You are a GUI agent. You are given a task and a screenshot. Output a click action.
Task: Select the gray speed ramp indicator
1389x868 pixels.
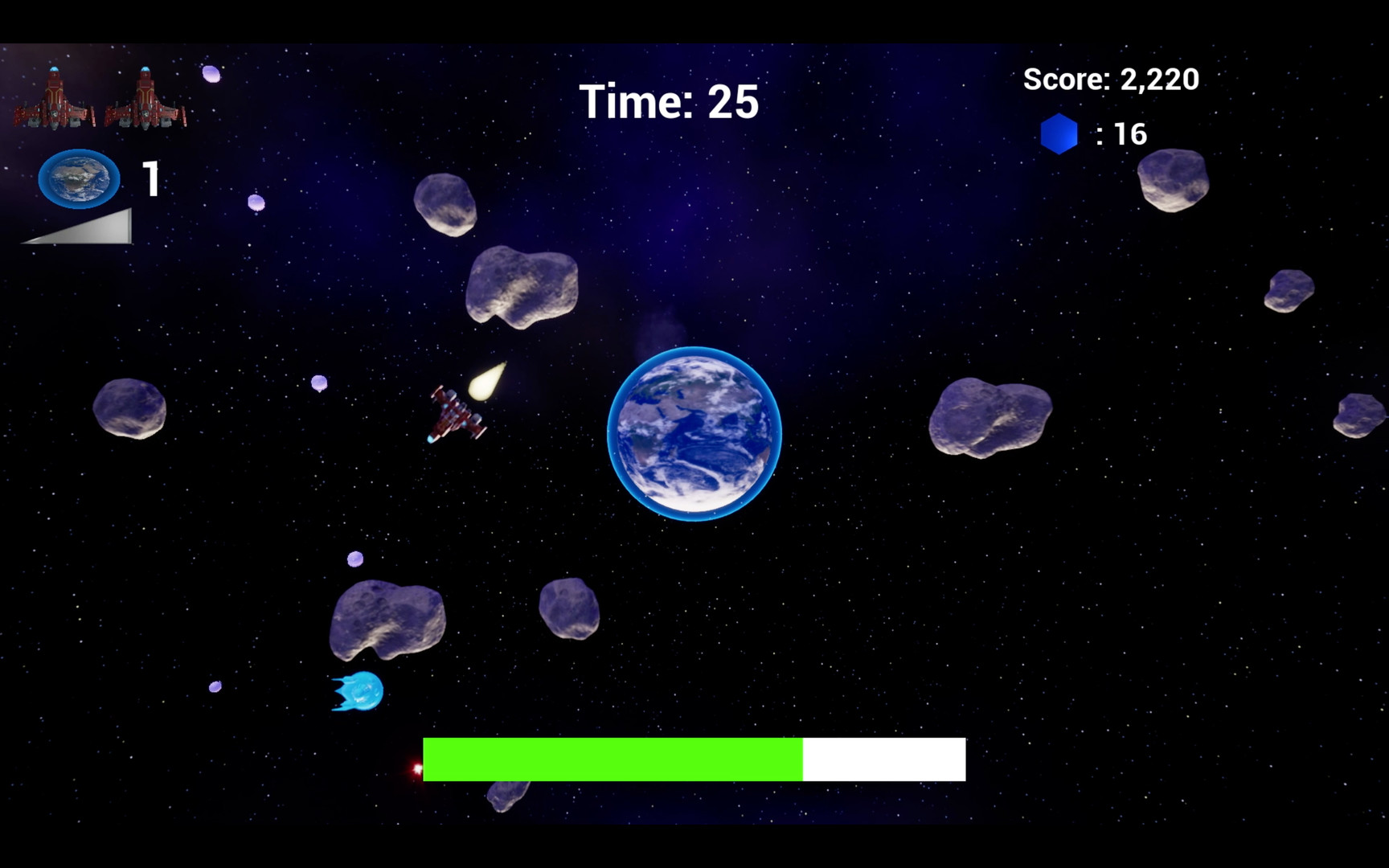pos(78,227)
